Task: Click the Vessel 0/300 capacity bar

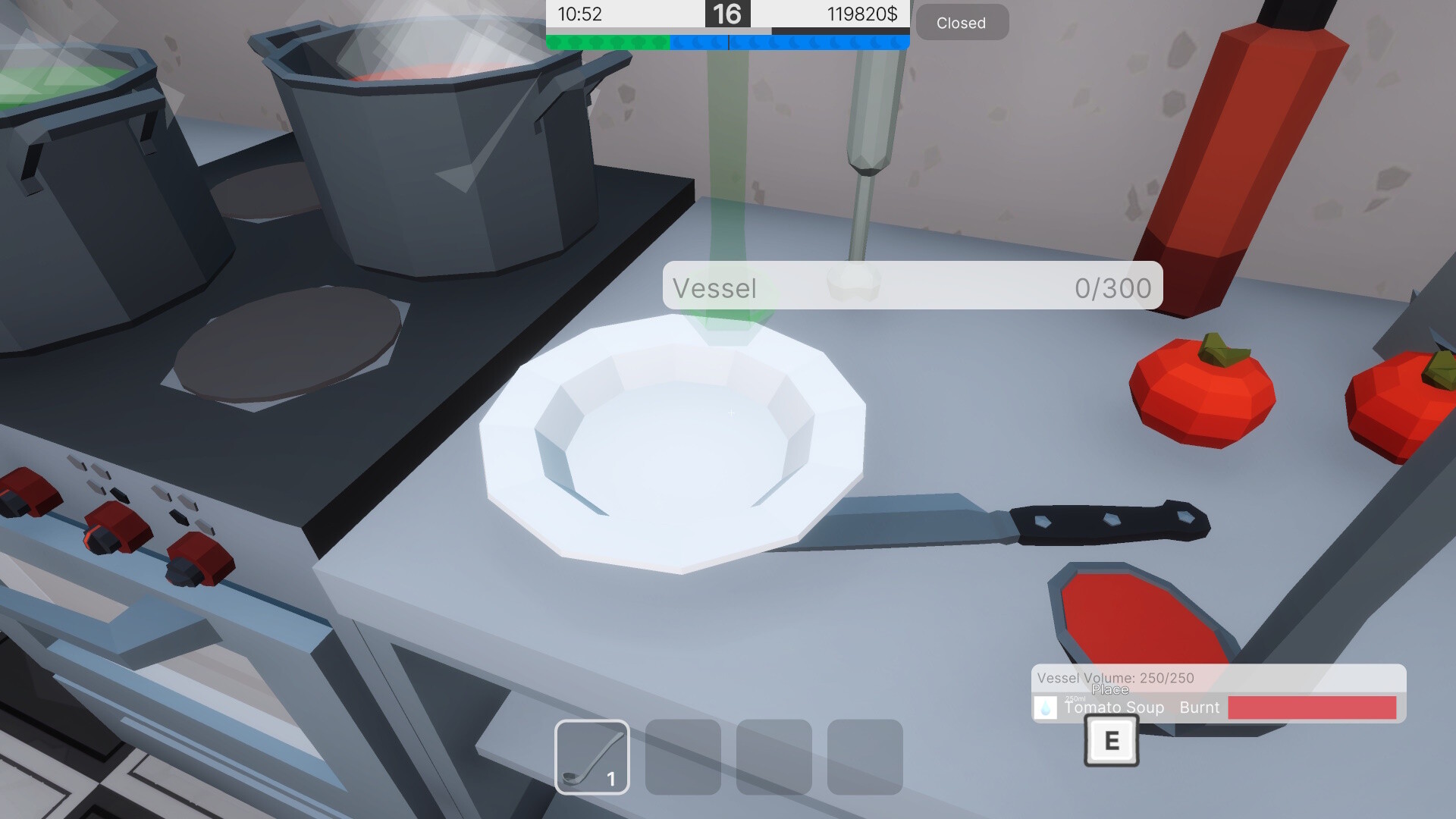Action: coord(910,287)
